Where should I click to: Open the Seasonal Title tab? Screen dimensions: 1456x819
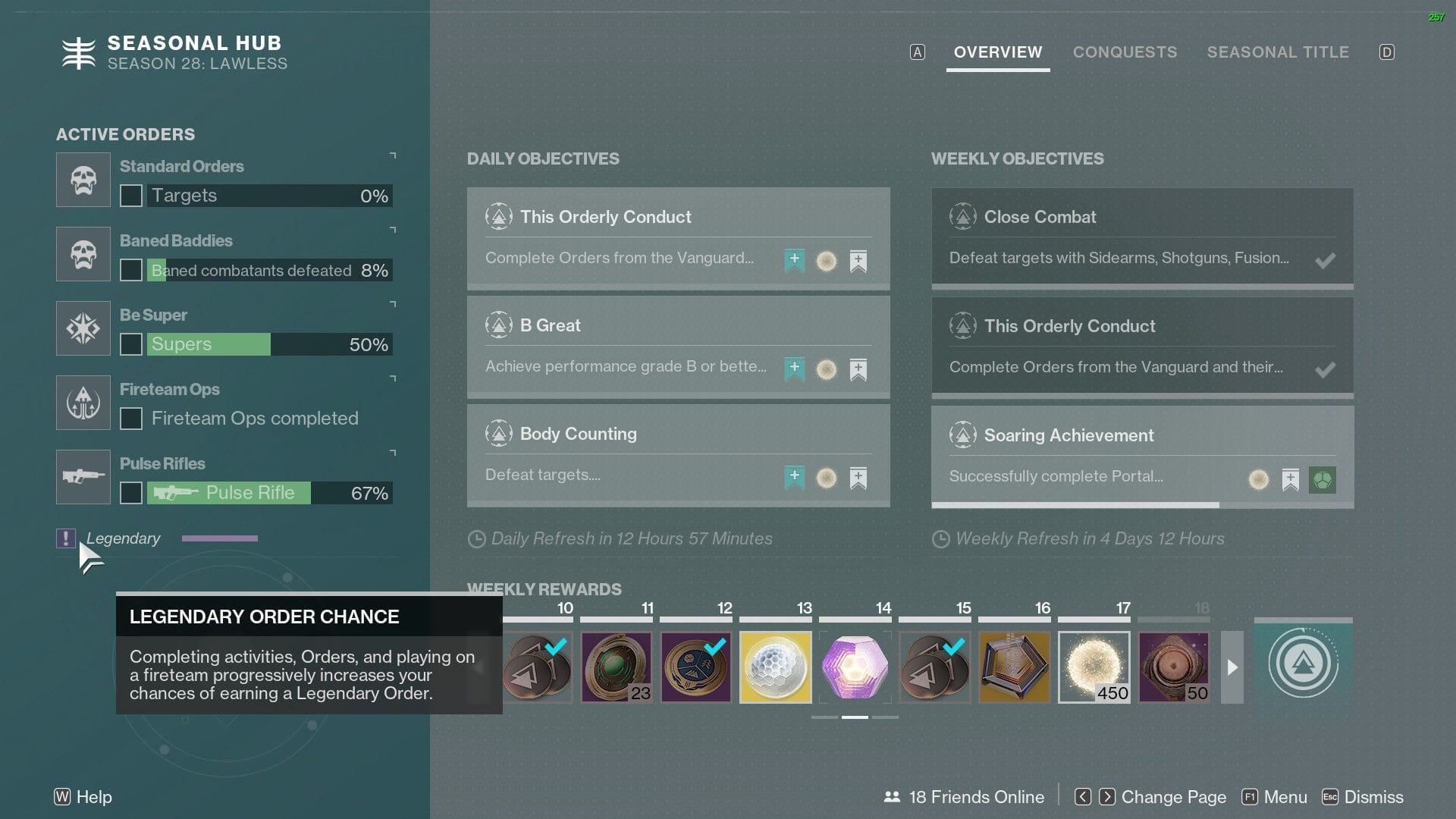1278,52
